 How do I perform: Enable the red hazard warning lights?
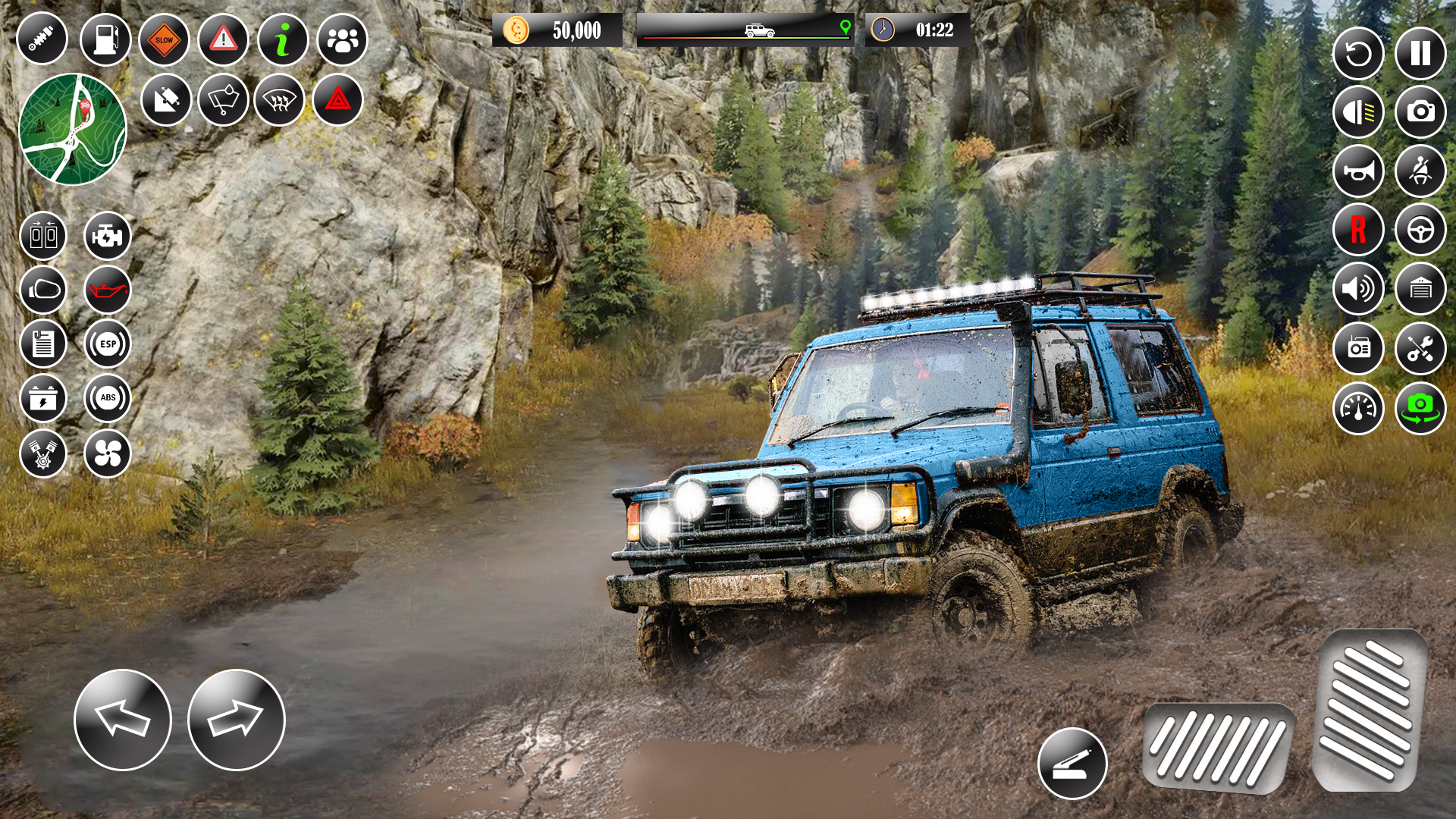(x=338, y=99)
